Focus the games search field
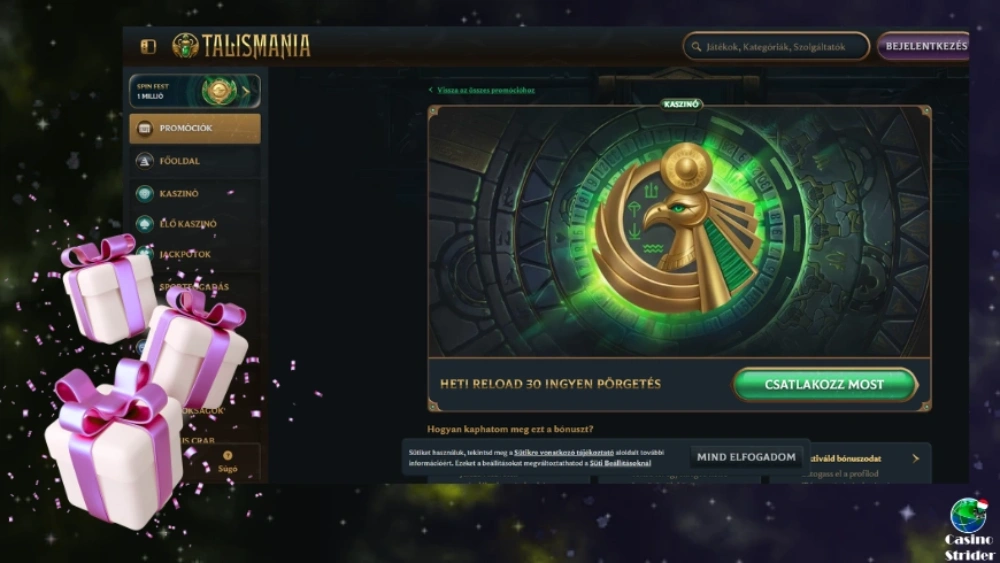The height and width of the screenshot is (563, 1000). 776,46
